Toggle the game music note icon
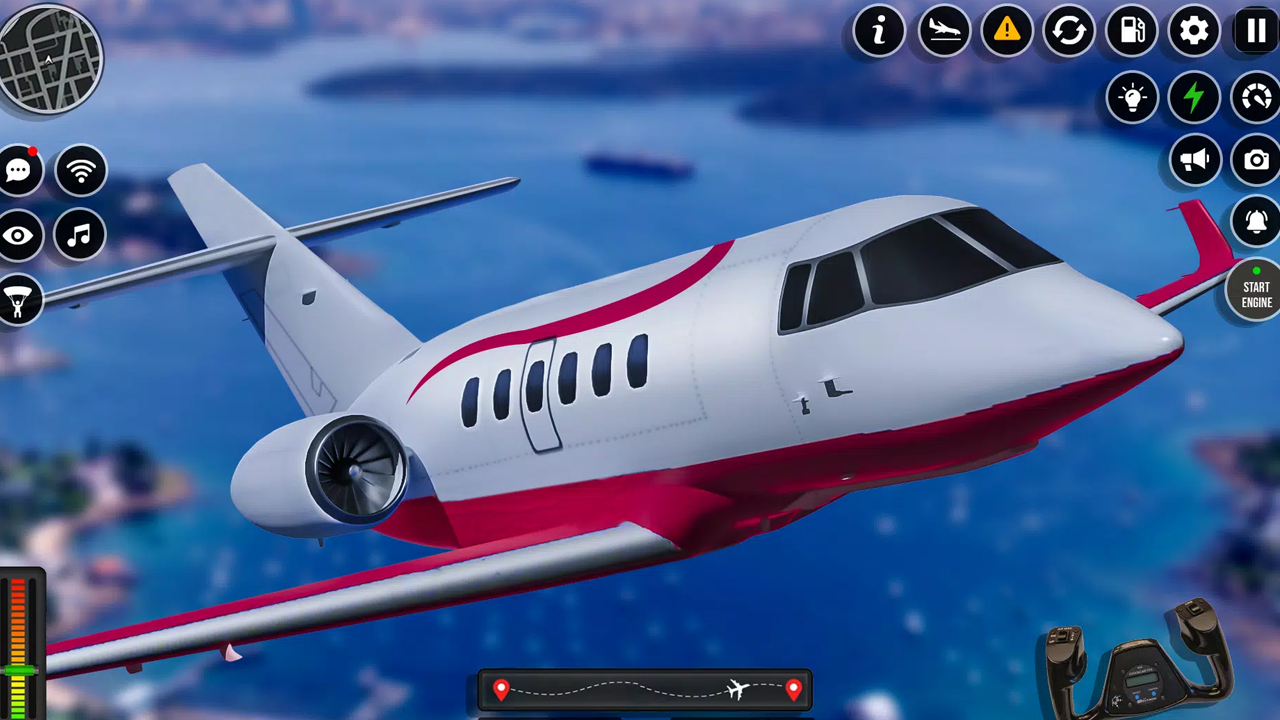The image size is (1280, 720). pos(80,234)
